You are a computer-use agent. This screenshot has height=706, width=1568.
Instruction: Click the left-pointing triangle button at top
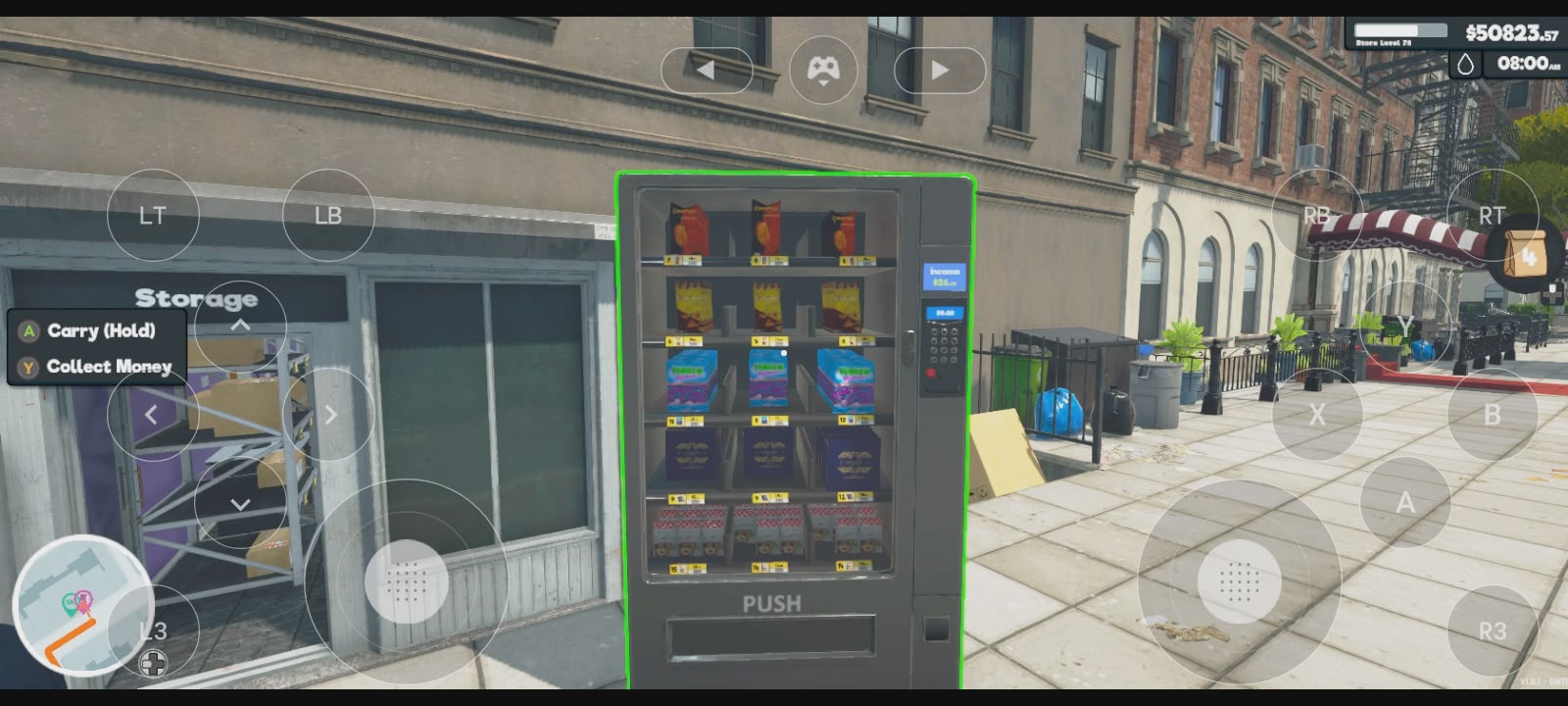pyautogui.click(x=707, y=70)
